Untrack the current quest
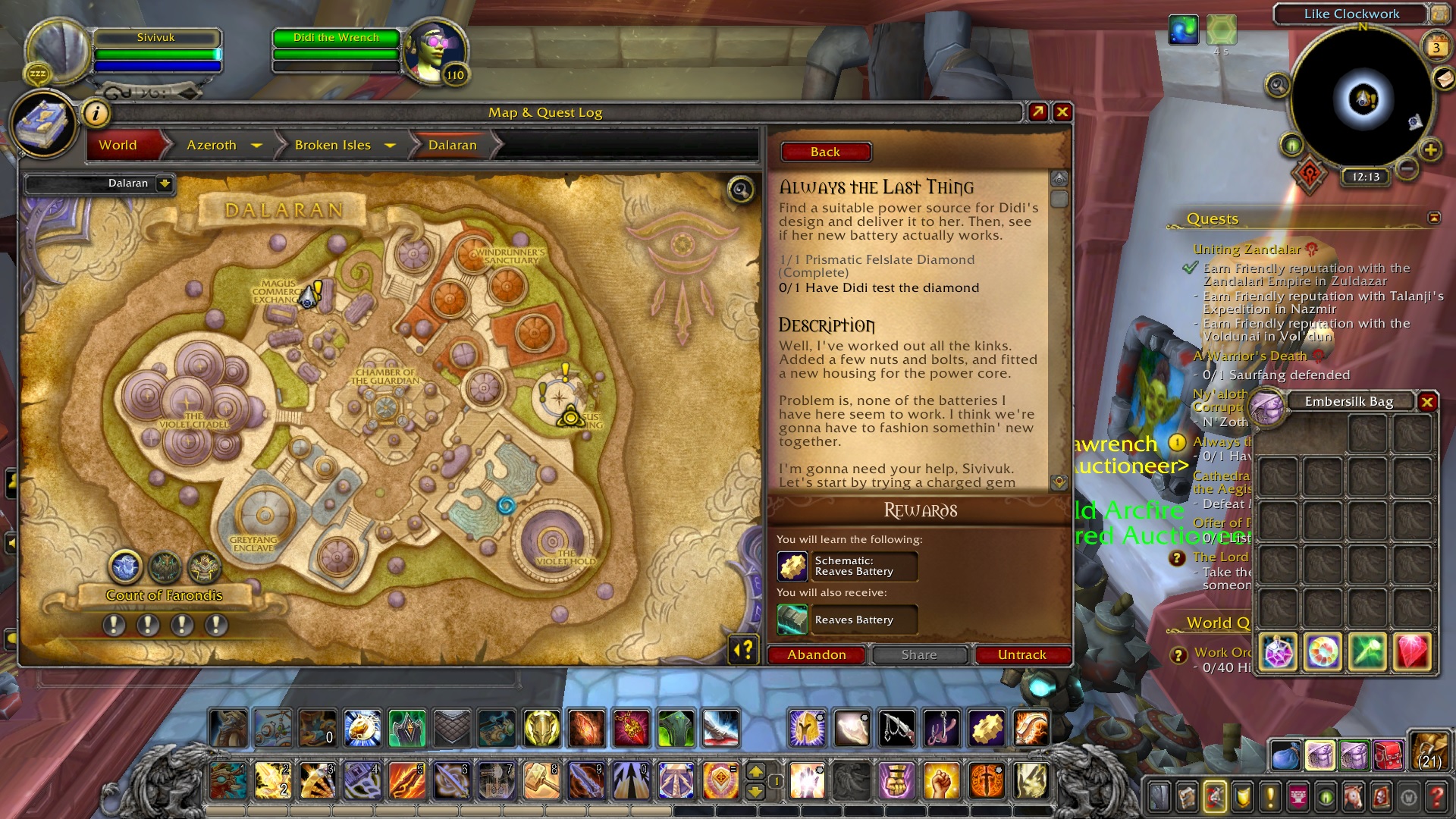 click(1021, 654)
